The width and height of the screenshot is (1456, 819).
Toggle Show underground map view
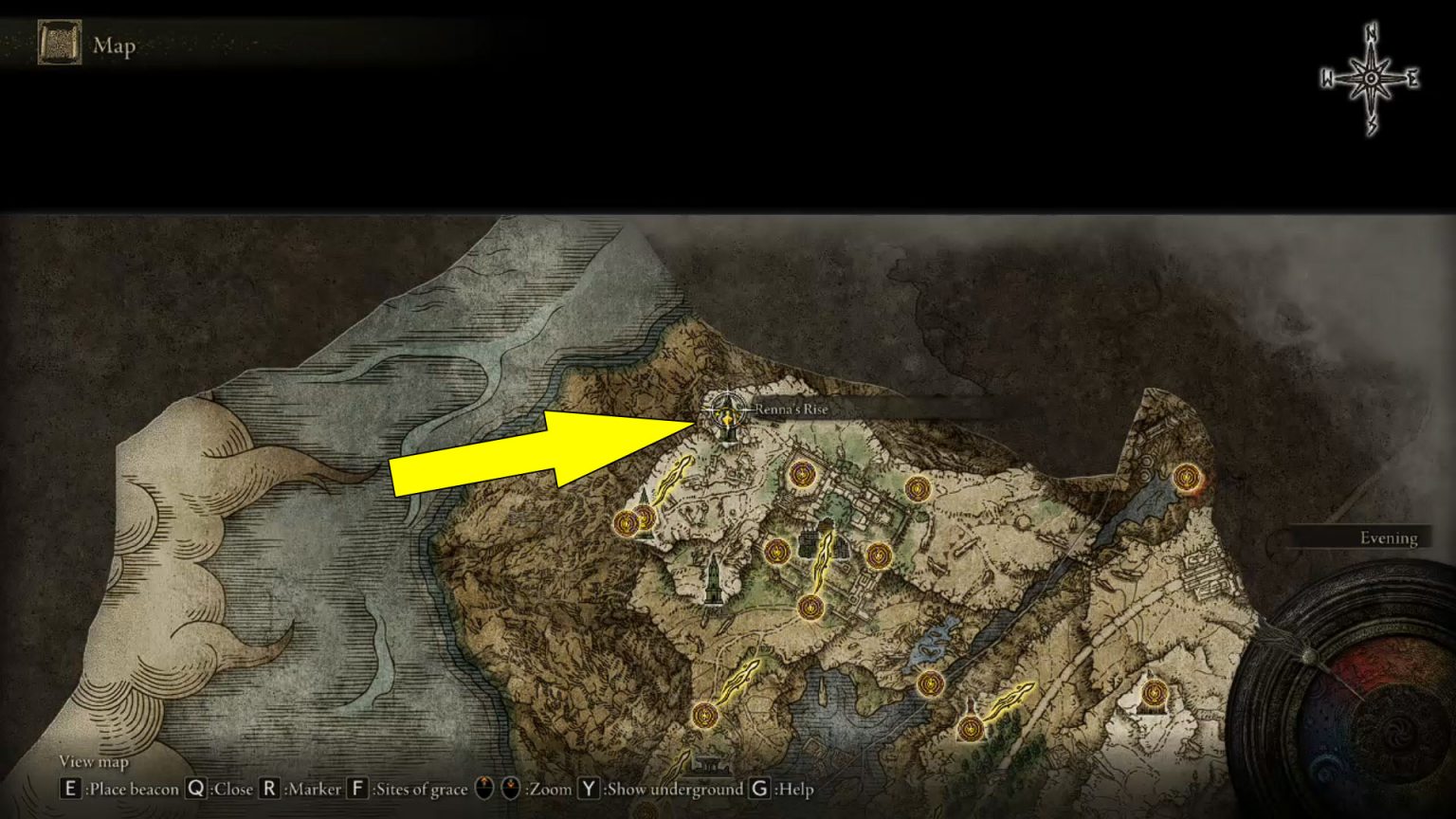[588, 789]
